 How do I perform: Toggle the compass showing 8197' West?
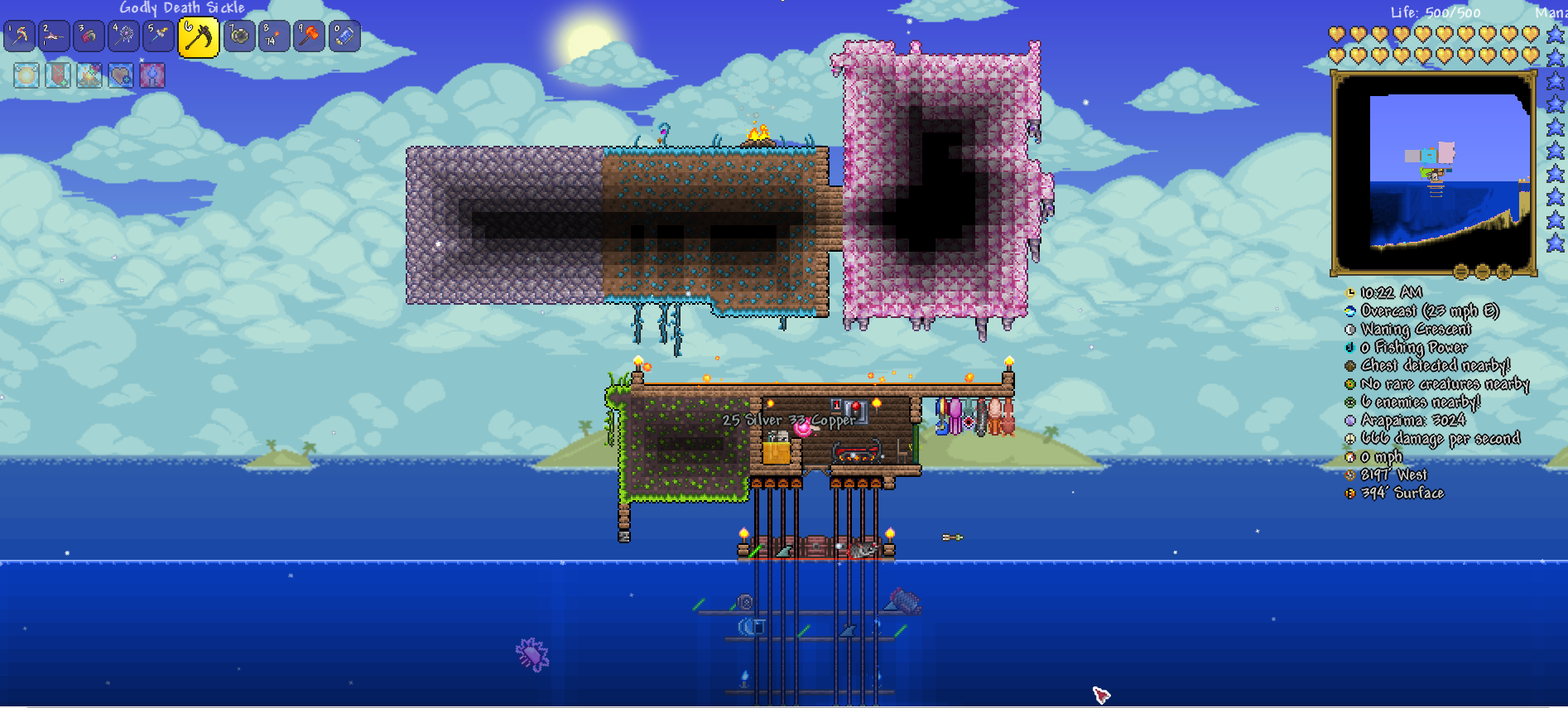pyautogui.click(x=1349, y=474)
